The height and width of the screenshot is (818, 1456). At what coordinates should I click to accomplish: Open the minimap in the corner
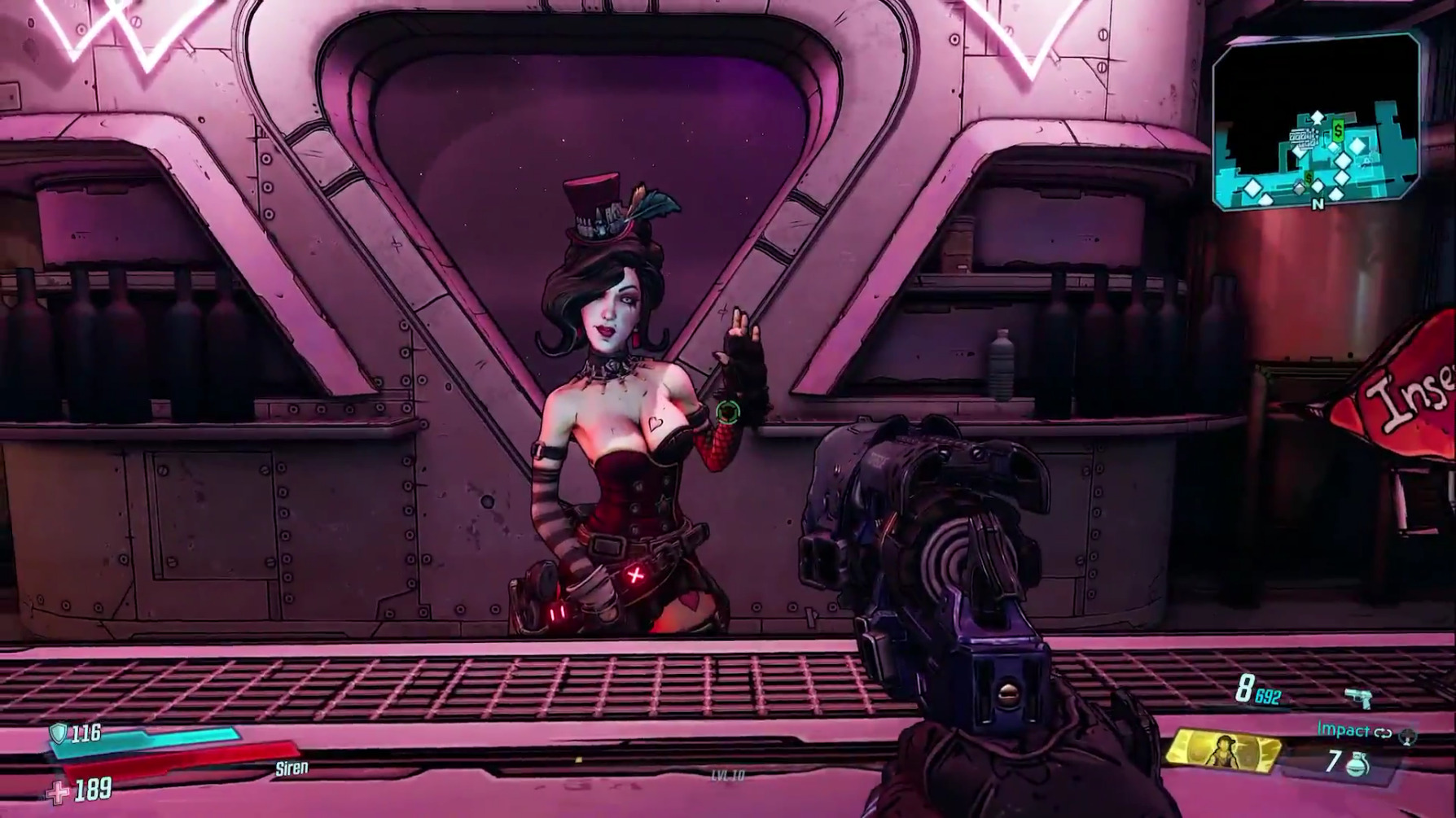[x=1316, y=122]
